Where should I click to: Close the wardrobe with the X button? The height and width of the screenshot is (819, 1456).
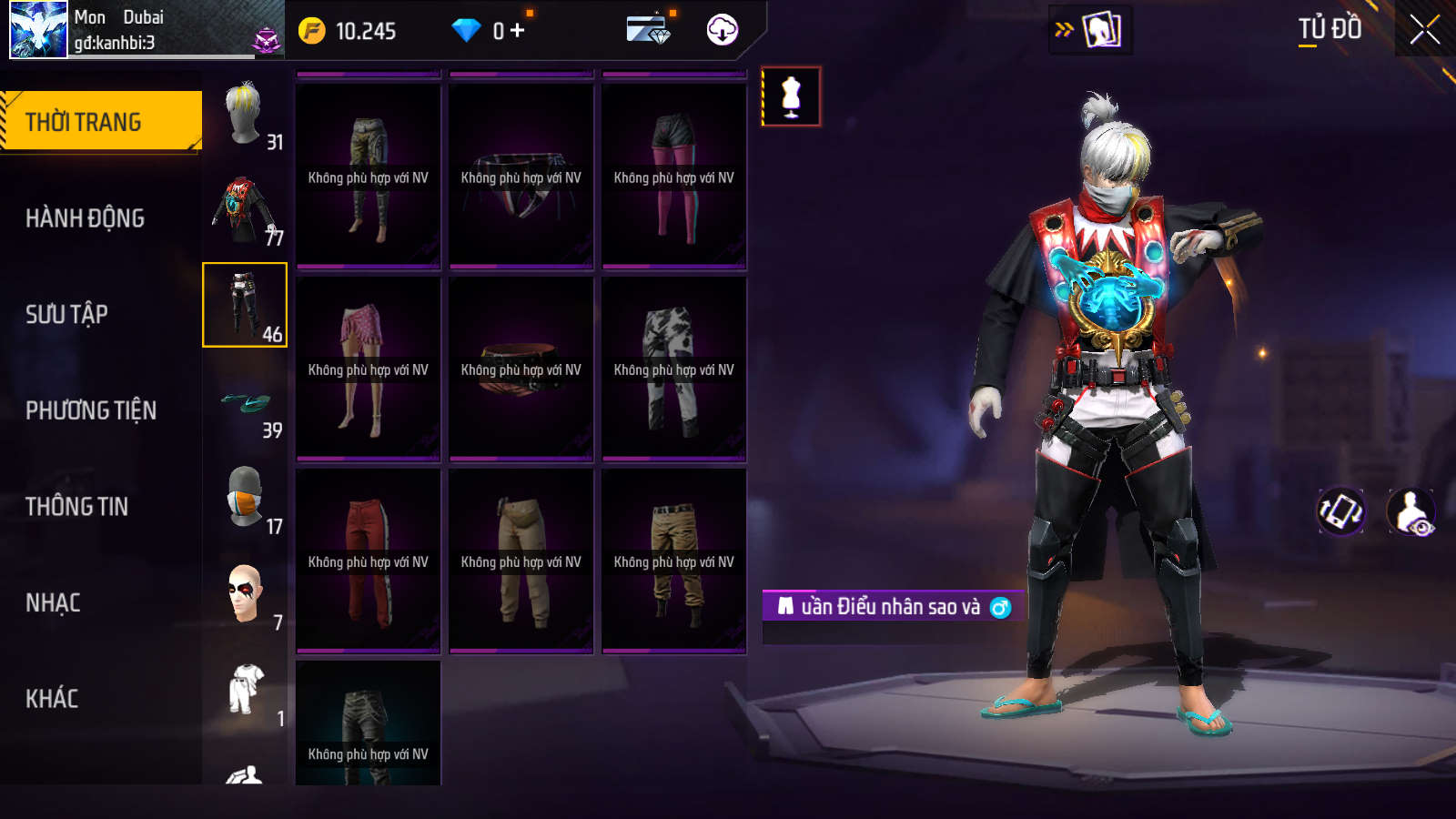[1424, 30]
